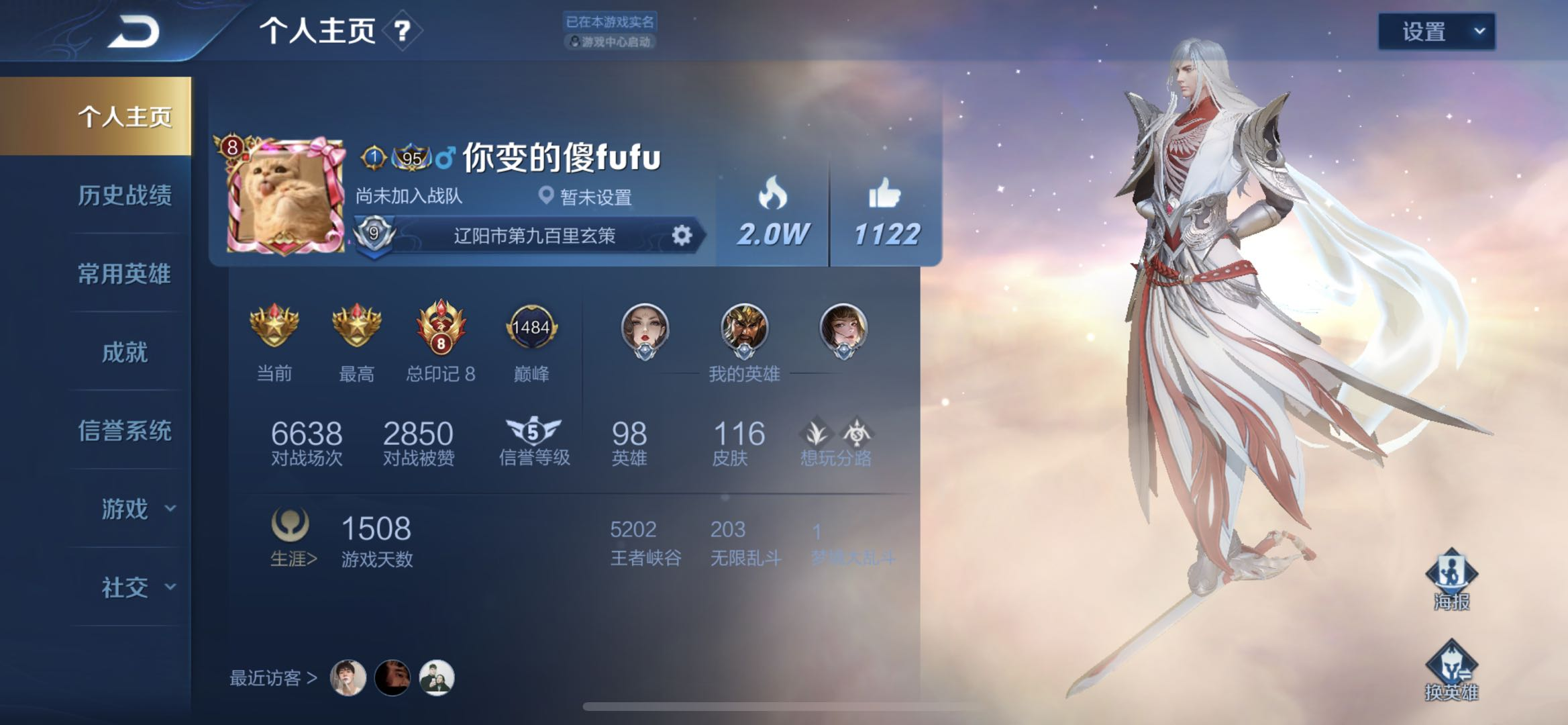Viewport: 1568px width, 725px height.
Task: Open the title gear settings icon
Action: click(681, 236)
